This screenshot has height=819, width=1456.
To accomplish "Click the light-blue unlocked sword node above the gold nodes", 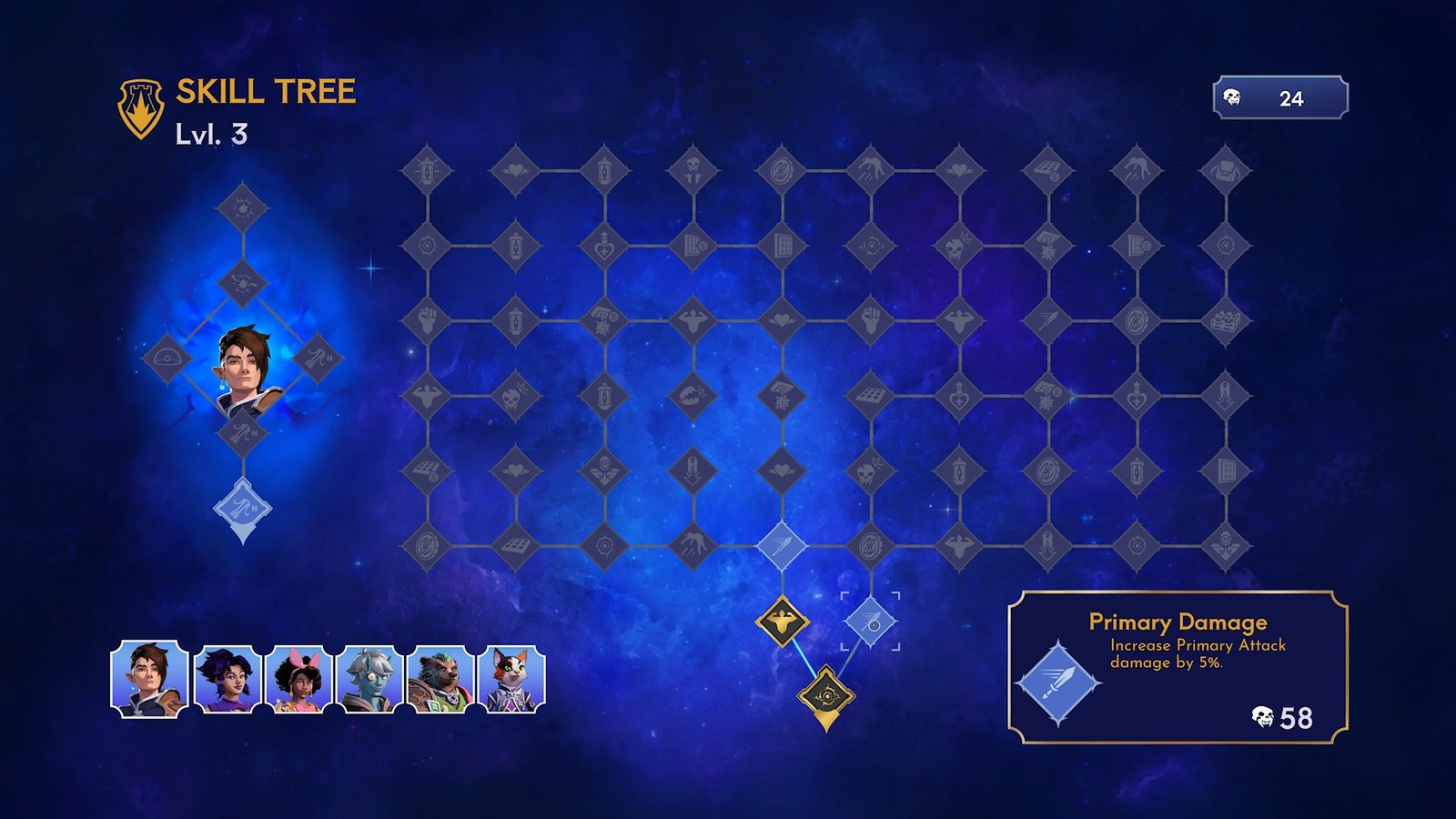I will click(x=781, y=545).
